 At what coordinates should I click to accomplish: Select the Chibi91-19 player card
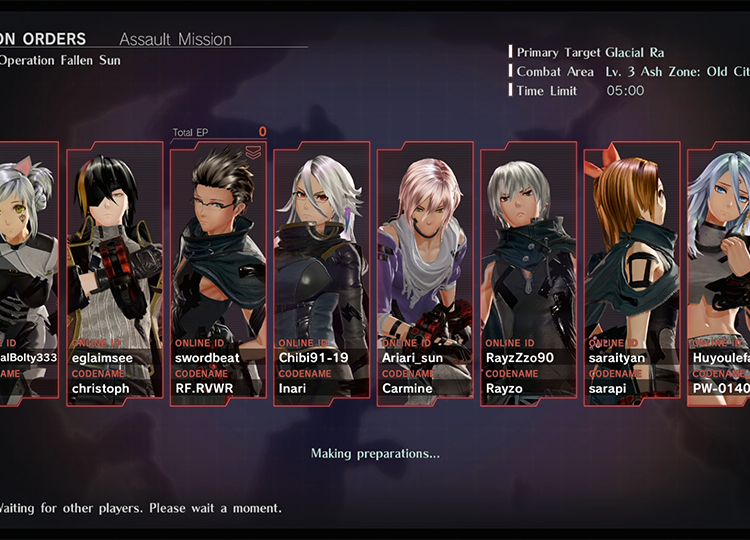(x=321, y=273)
